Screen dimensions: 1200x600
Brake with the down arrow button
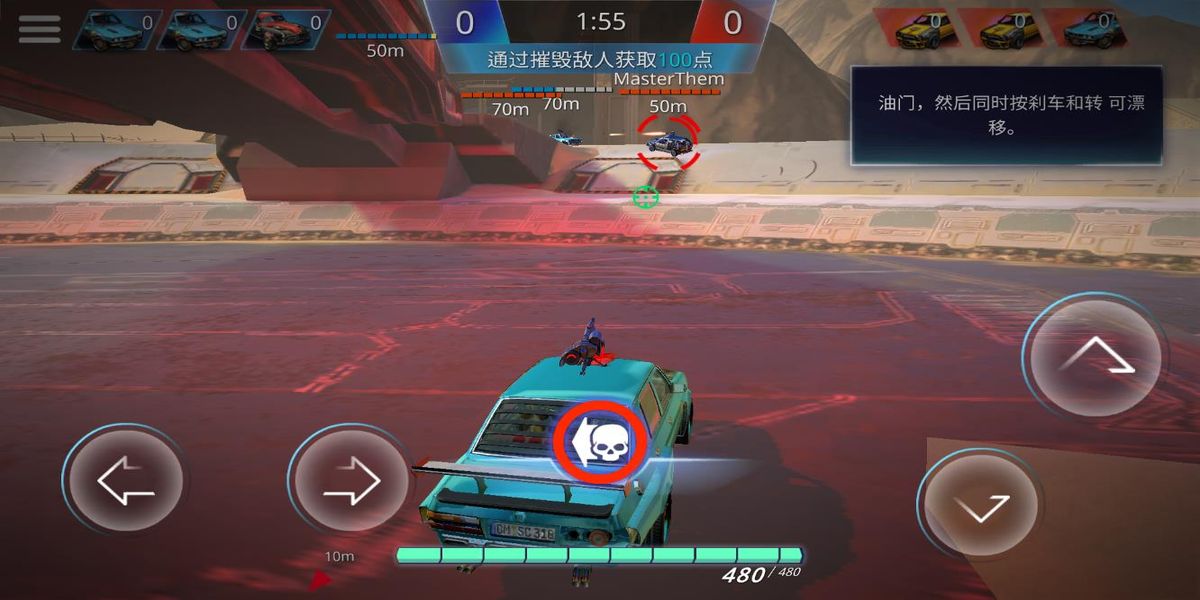coord(980,505)
